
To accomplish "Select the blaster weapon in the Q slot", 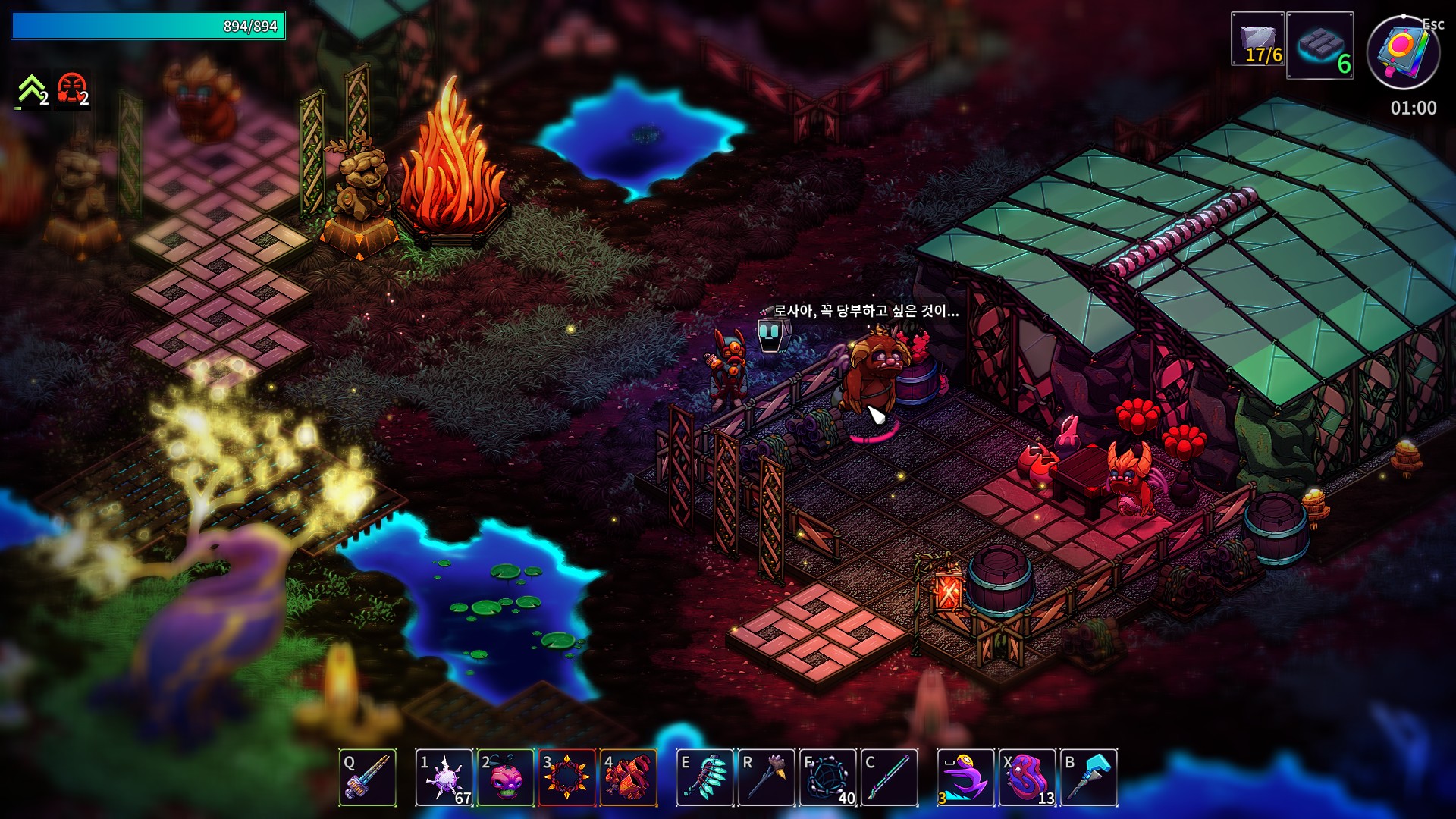I will pyautogui.click(x=368, y=777).
